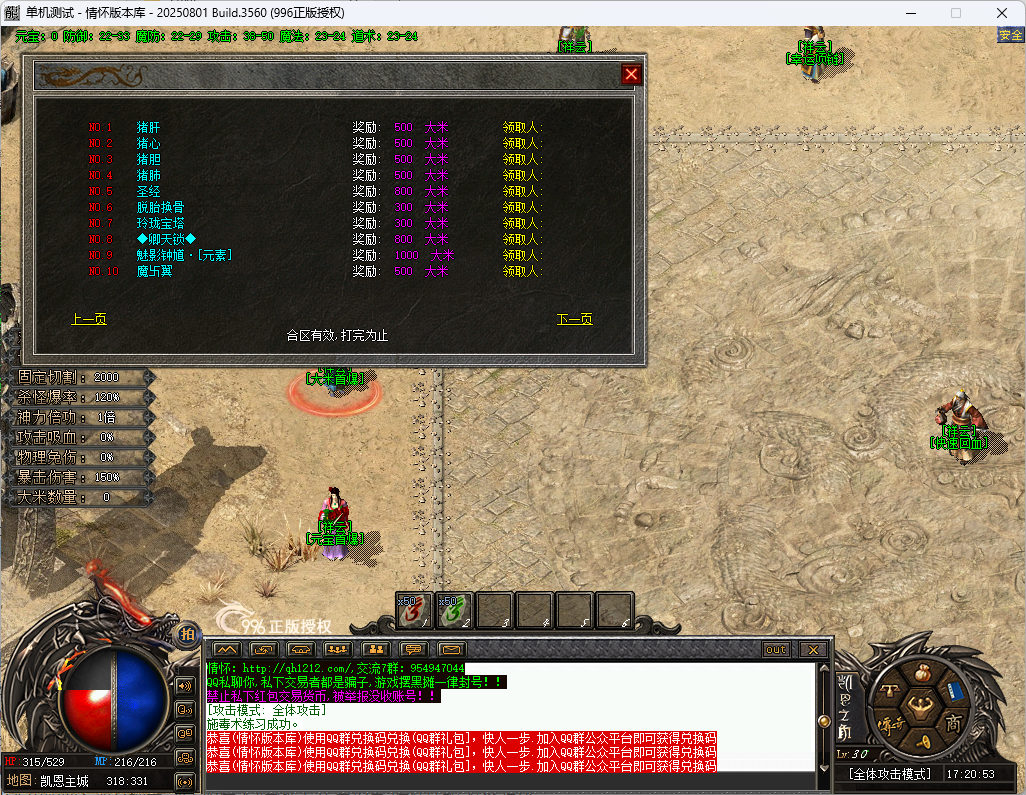The image size is (1026, 795).
Task: Click the 安全 safe-zone badge
Action: pos(1010,36)
